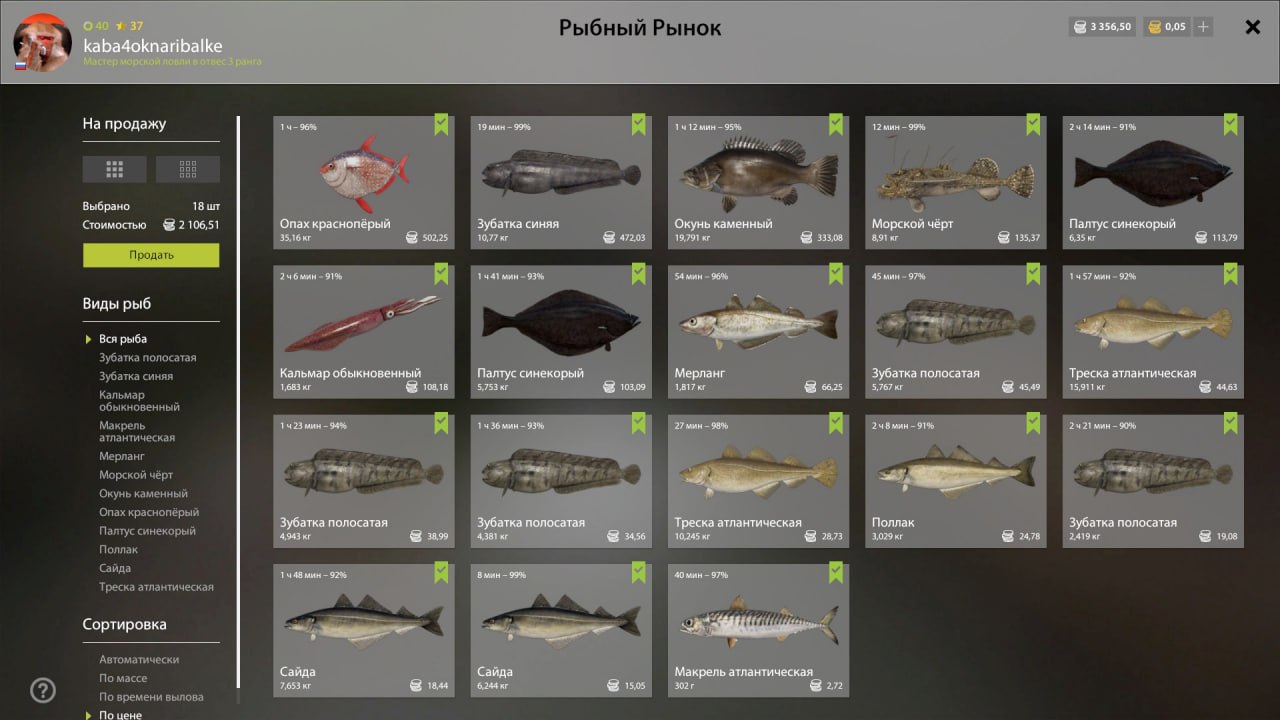Open the help question mark icon

pos(43,690)
